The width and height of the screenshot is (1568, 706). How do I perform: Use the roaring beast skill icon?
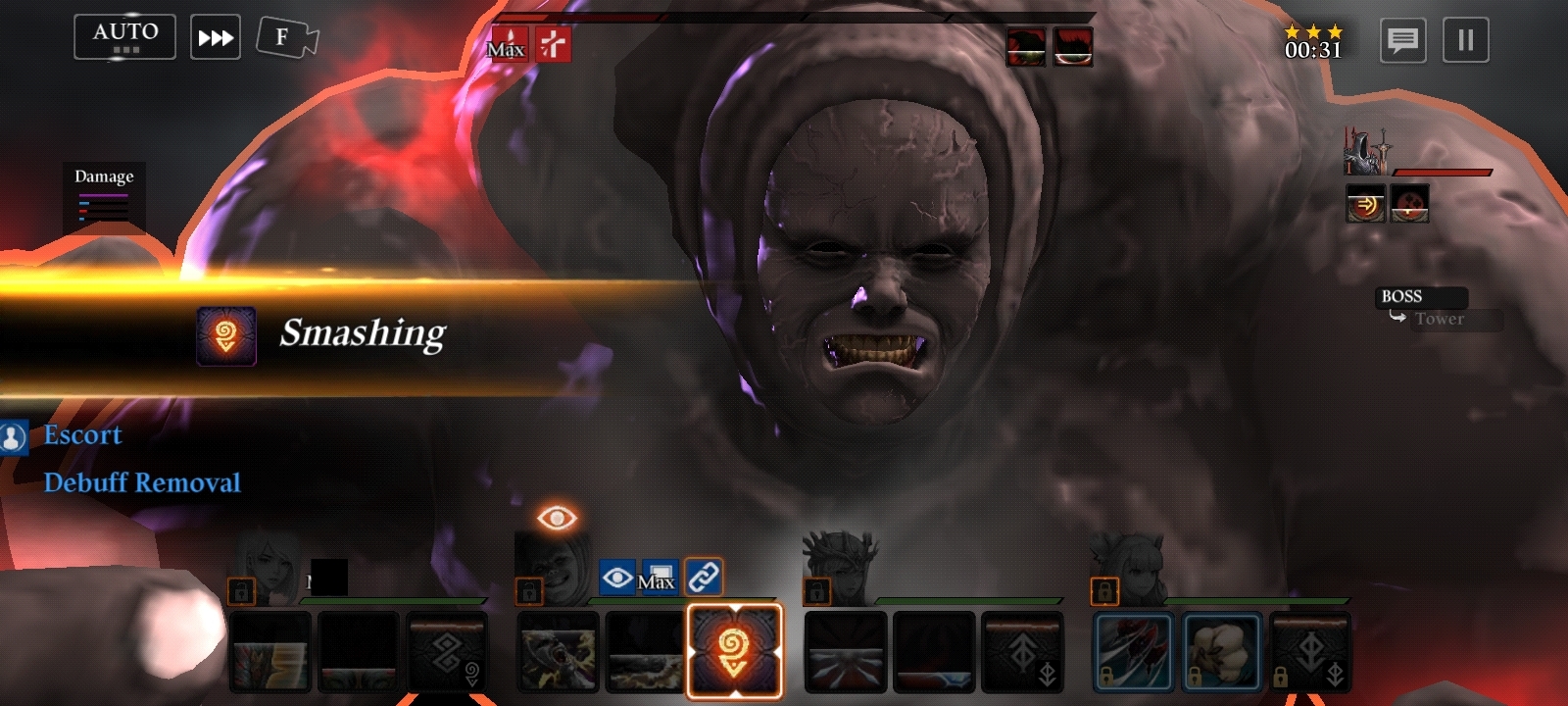click(558, 651)
